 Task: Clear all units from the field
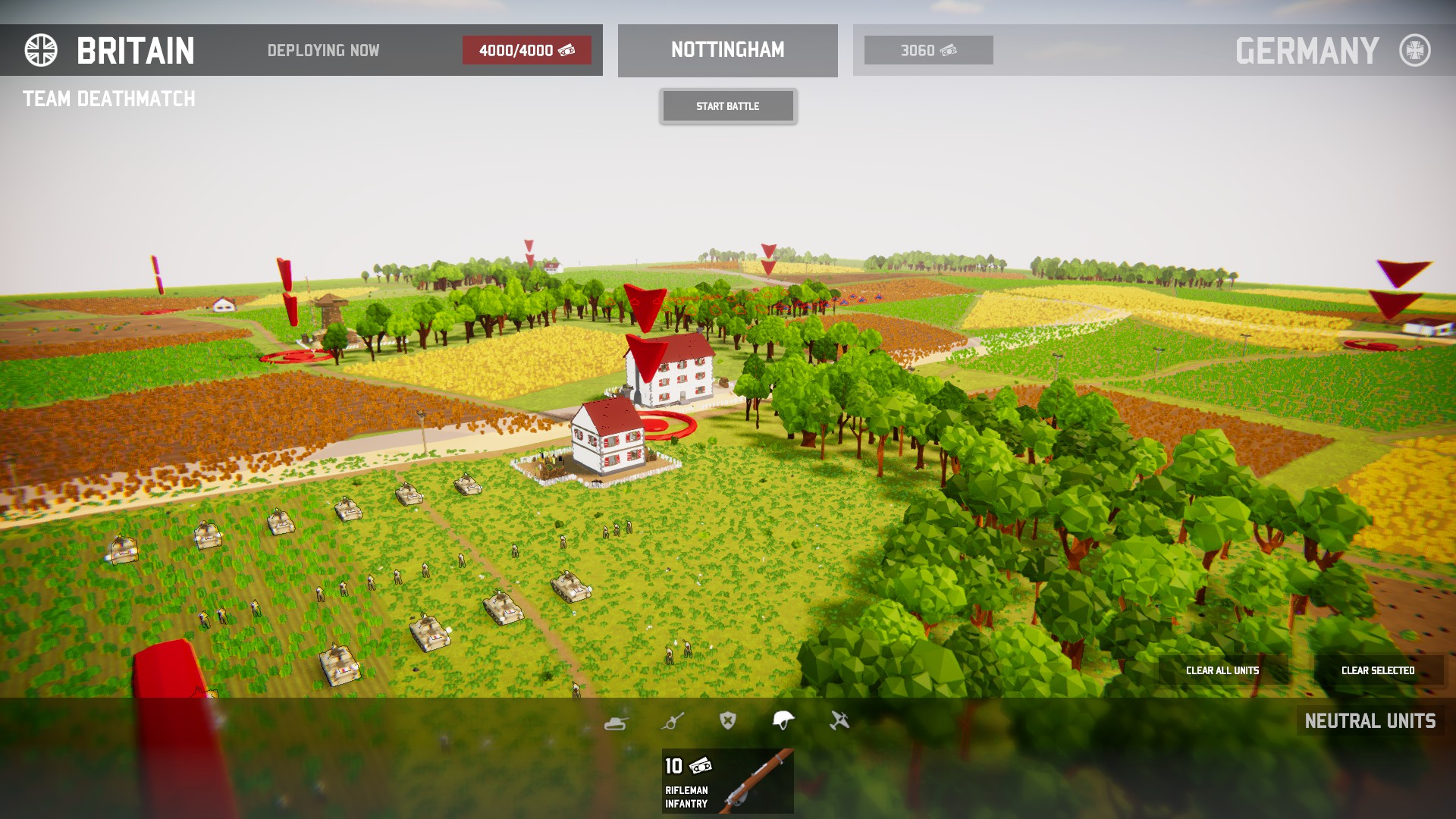tap(1222, 670)
